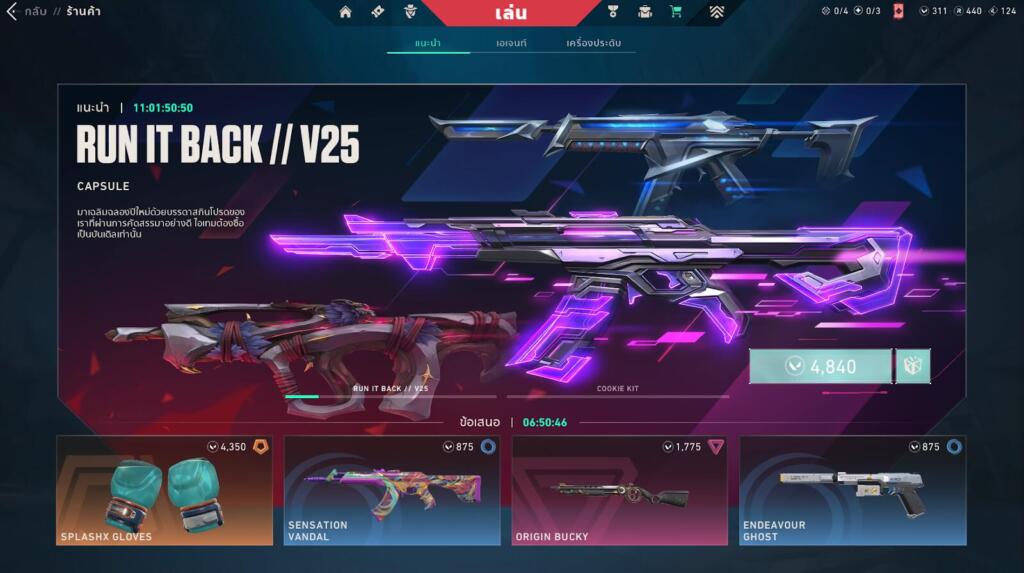This screenshot has width=1024, height=573.
Task: Go back using the กลับ arrow
Action: pyautogui.click(x=14, y=12)
